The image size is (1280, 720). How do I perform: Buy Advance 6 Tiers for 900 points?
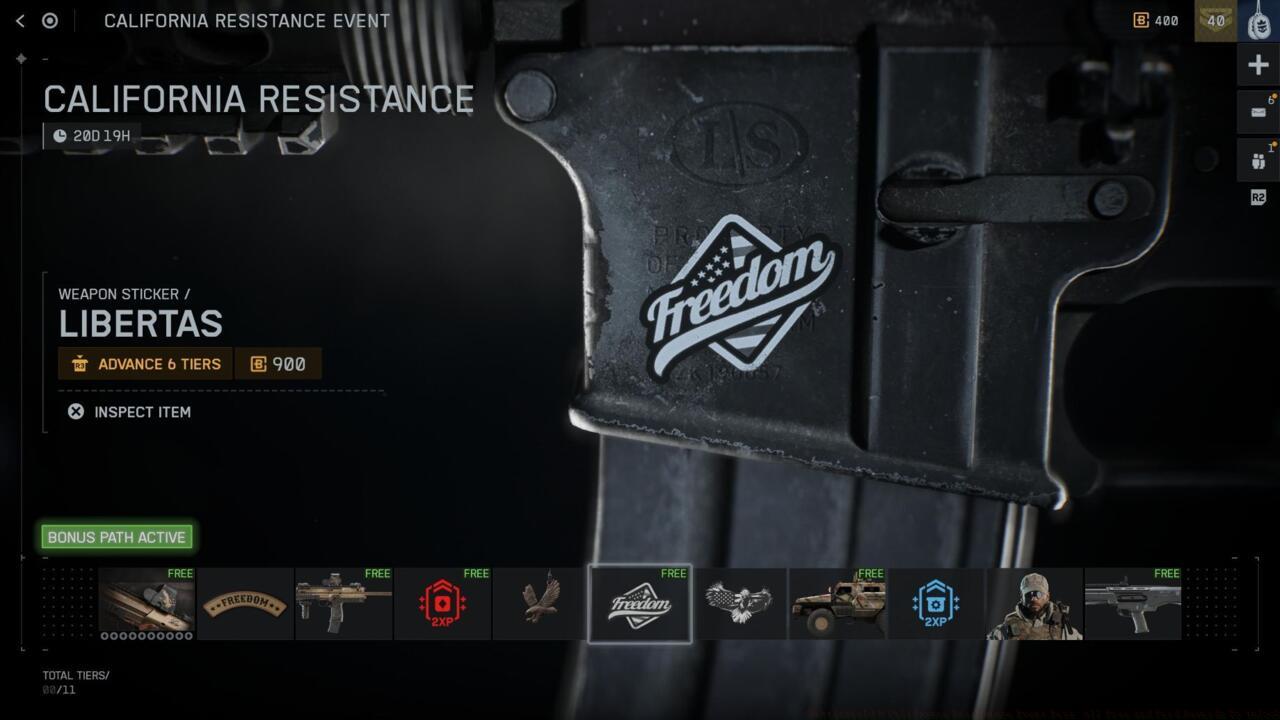(190, 364)
